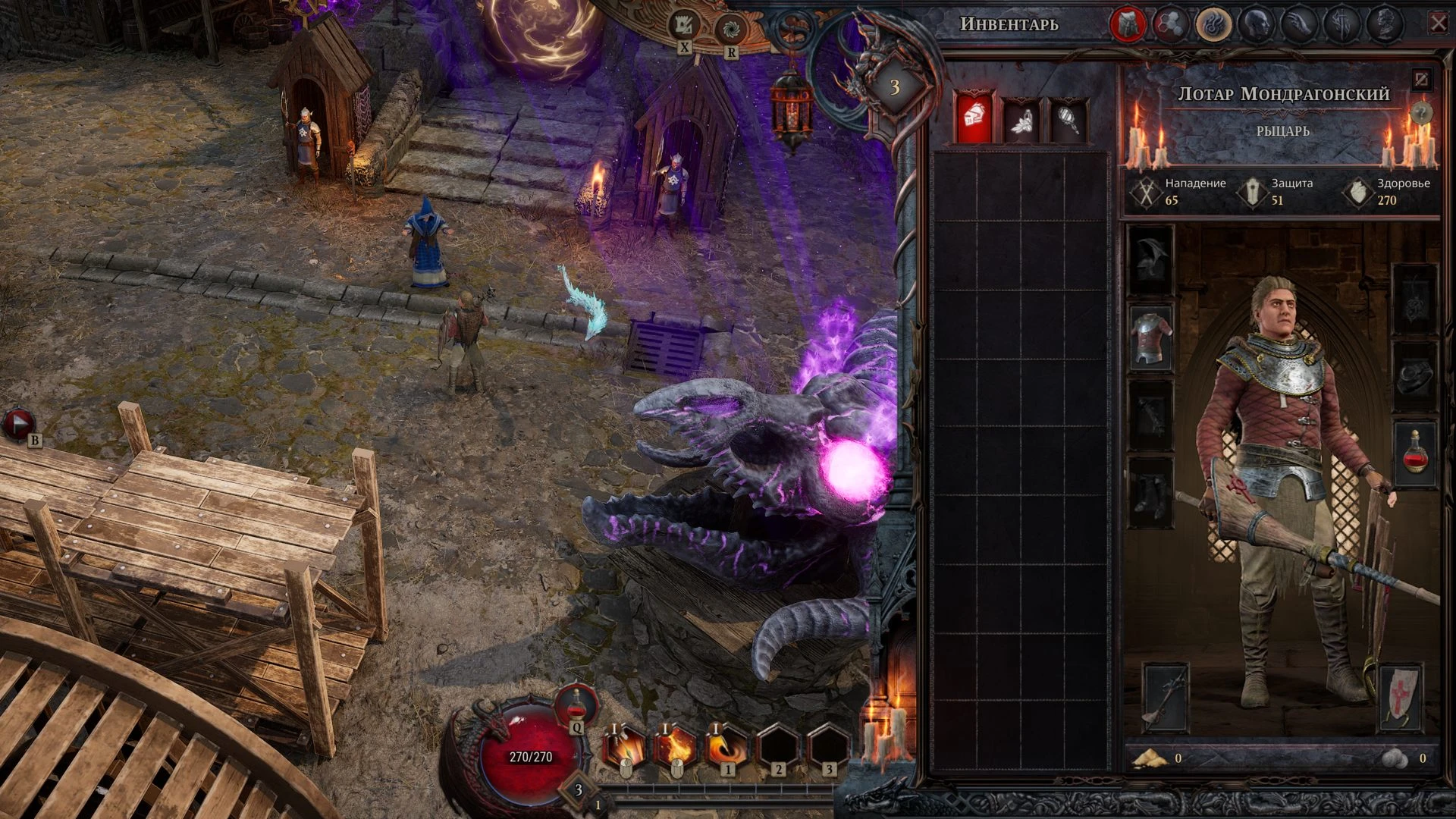This screenshot has height=819, width=1456.
Task: Open the question mark help button
Action: point(1421,114)
